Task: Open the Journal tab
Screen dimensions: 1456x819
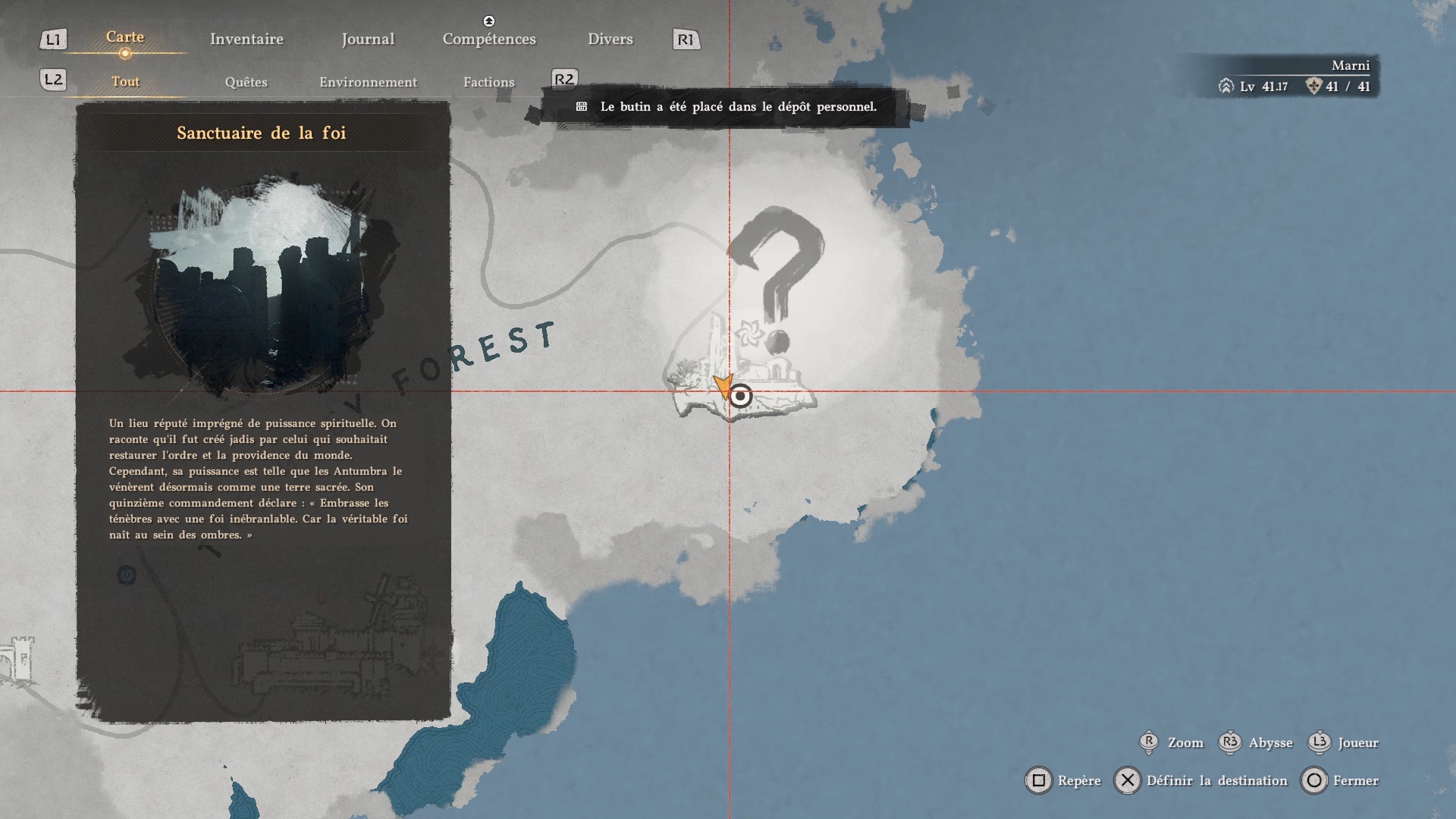Action: (x=368, y=39)
